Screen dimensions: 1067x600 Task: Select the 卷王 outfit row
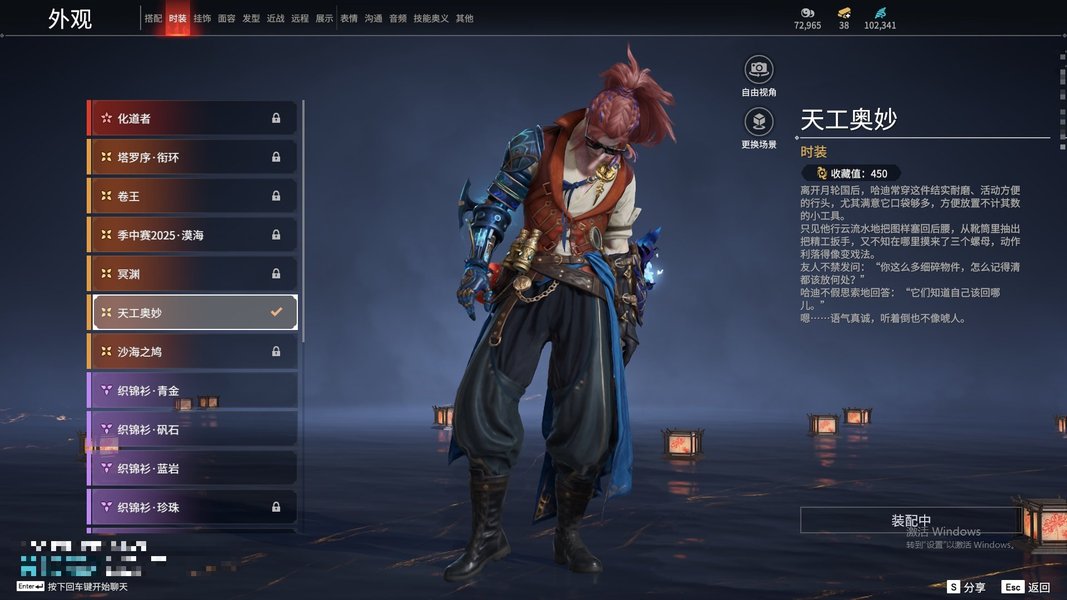194,196
